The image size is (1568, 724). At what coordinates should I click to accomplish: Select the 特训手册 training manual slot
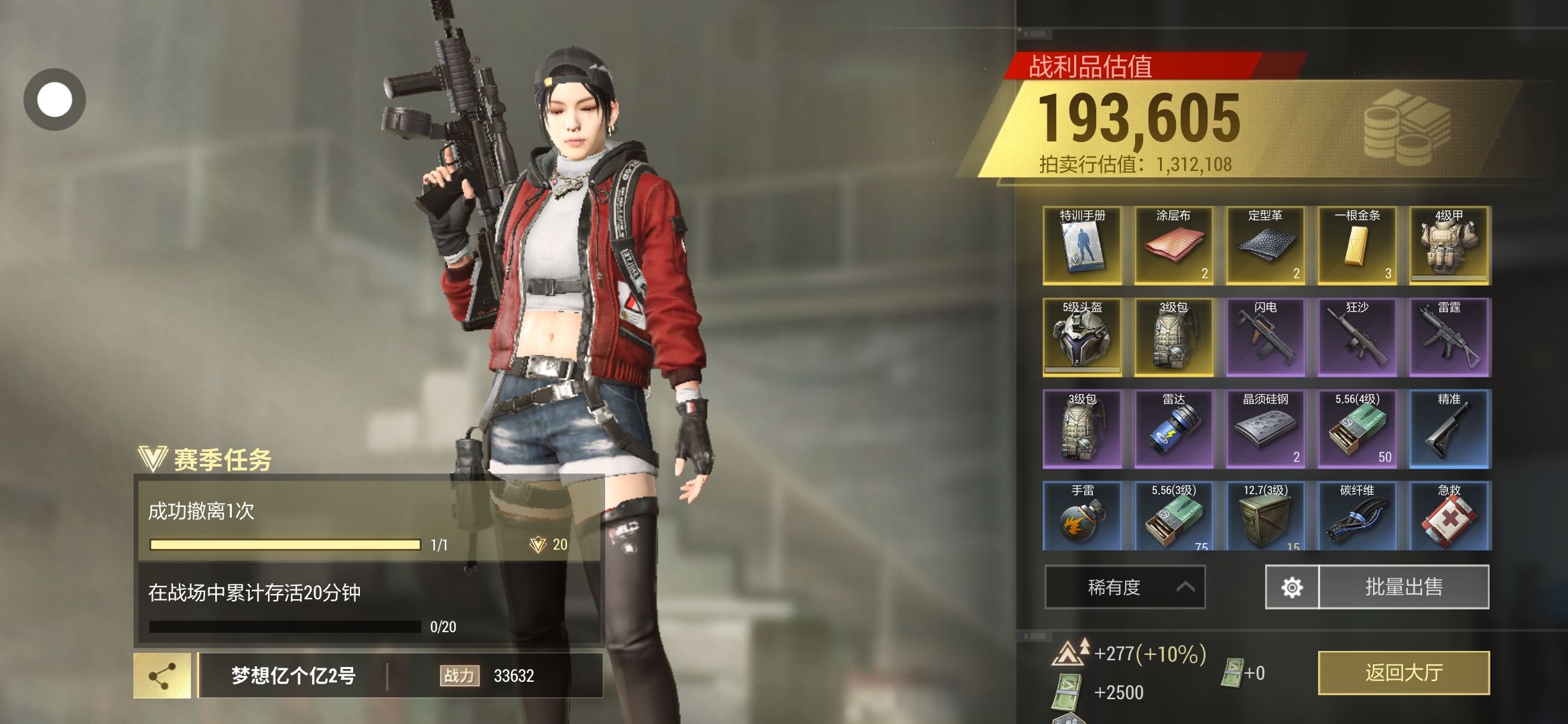click(x=1082, y=245)
